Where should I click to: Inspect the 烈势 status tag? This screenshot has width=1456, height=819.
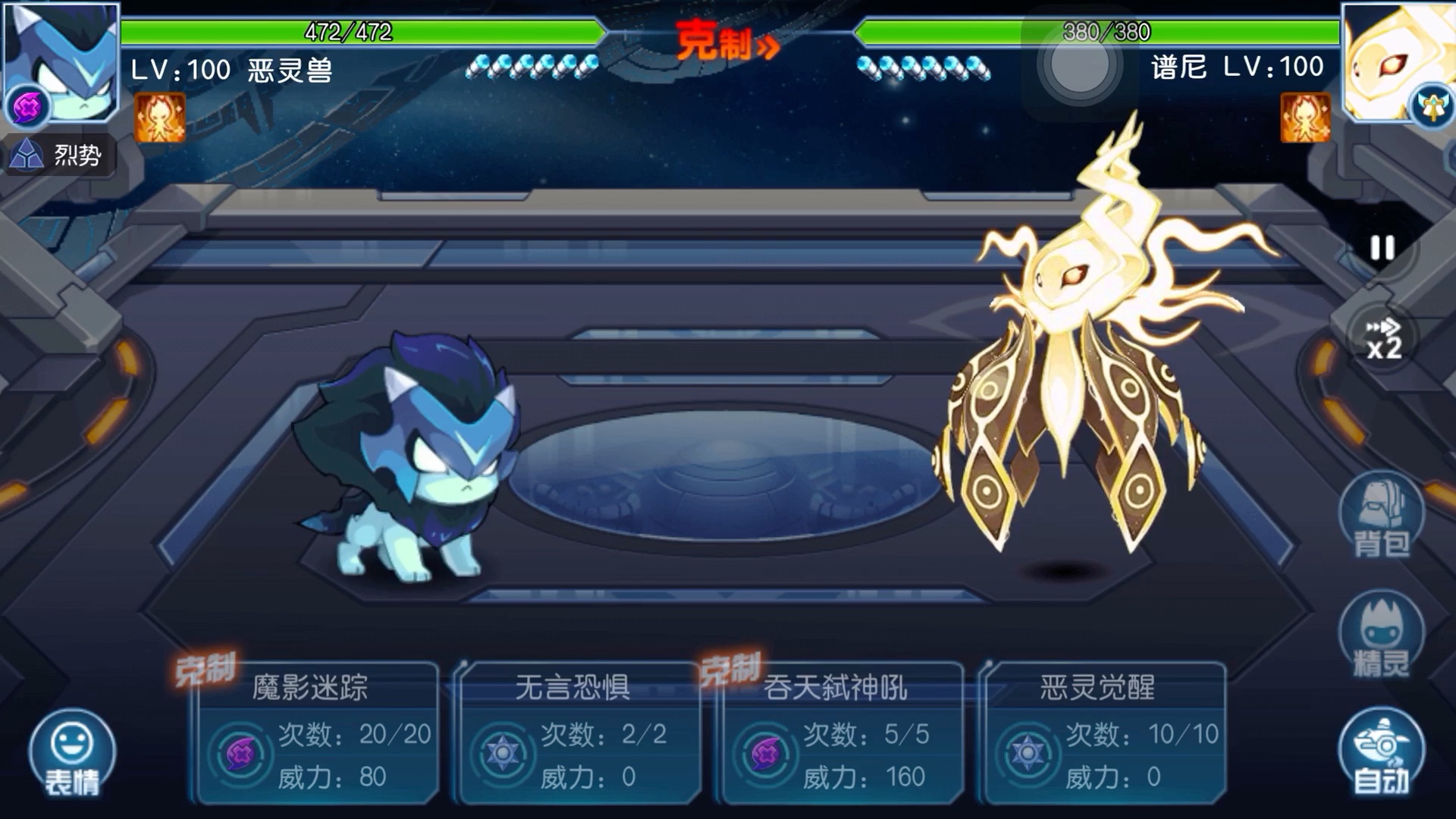59,155
